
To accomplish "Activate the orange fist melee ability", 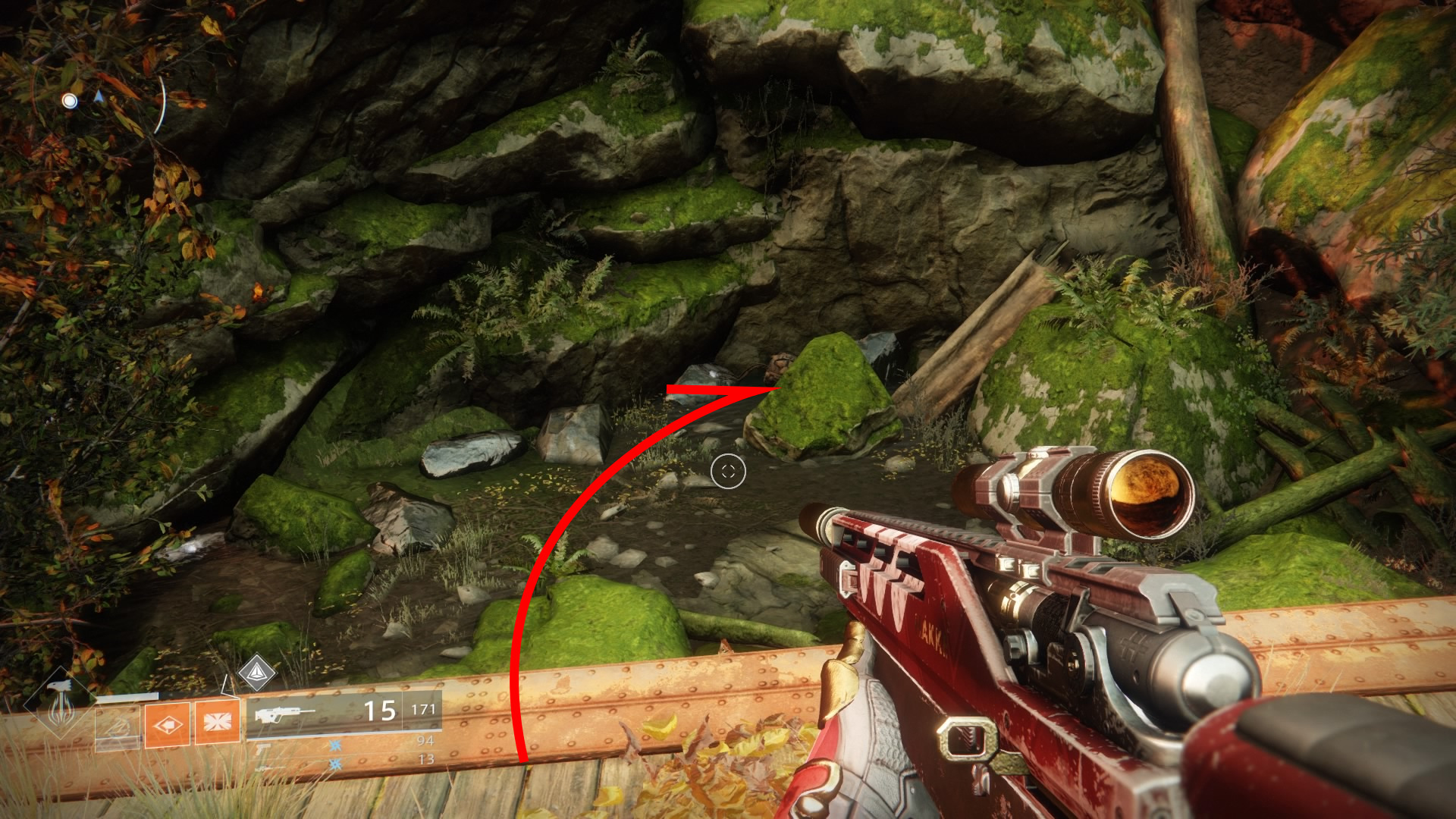I will pyautogui.click(x=167, y=724).
